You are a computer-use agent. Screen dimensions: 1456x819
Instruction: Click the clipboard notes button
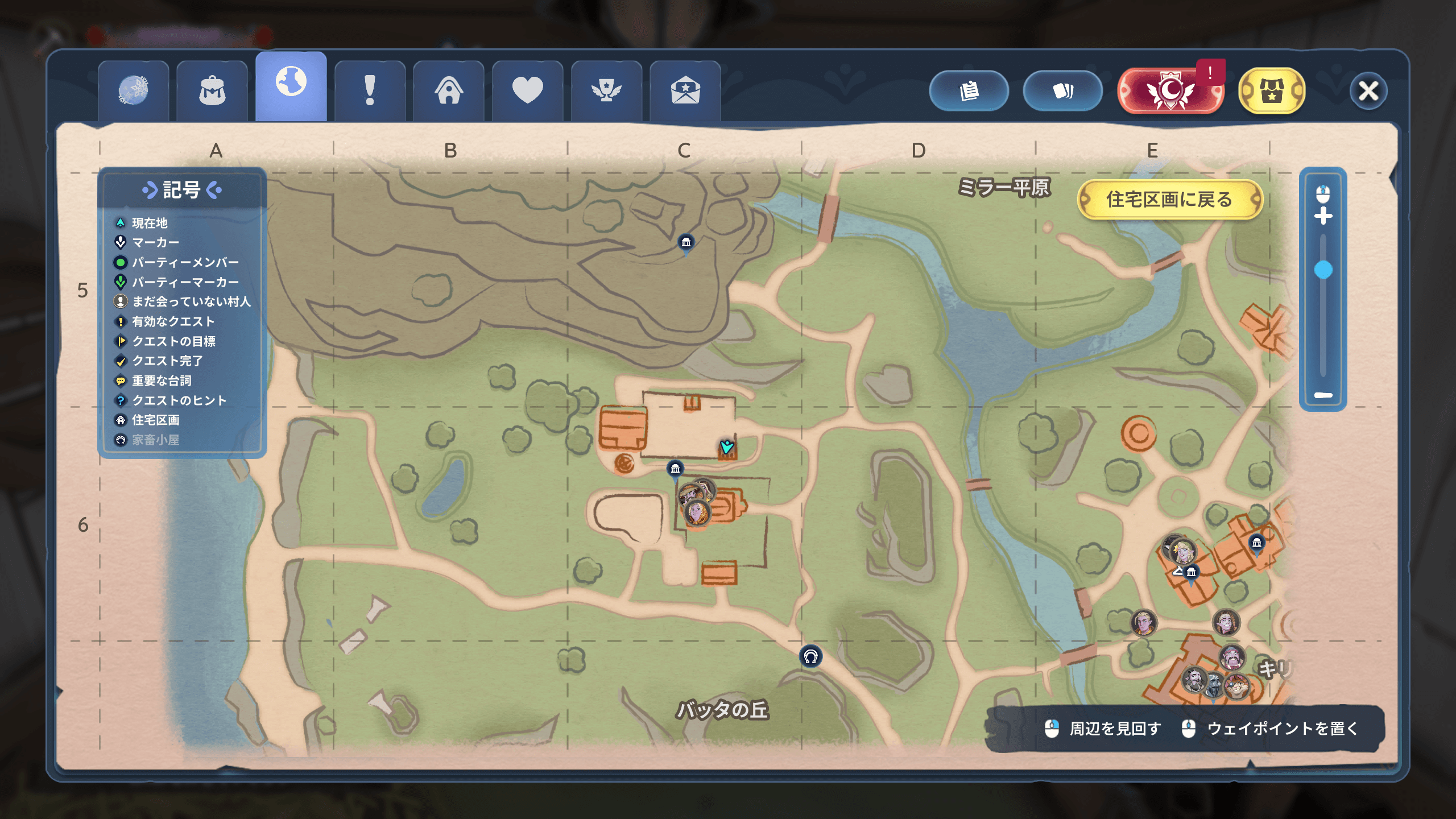point(969,91)
